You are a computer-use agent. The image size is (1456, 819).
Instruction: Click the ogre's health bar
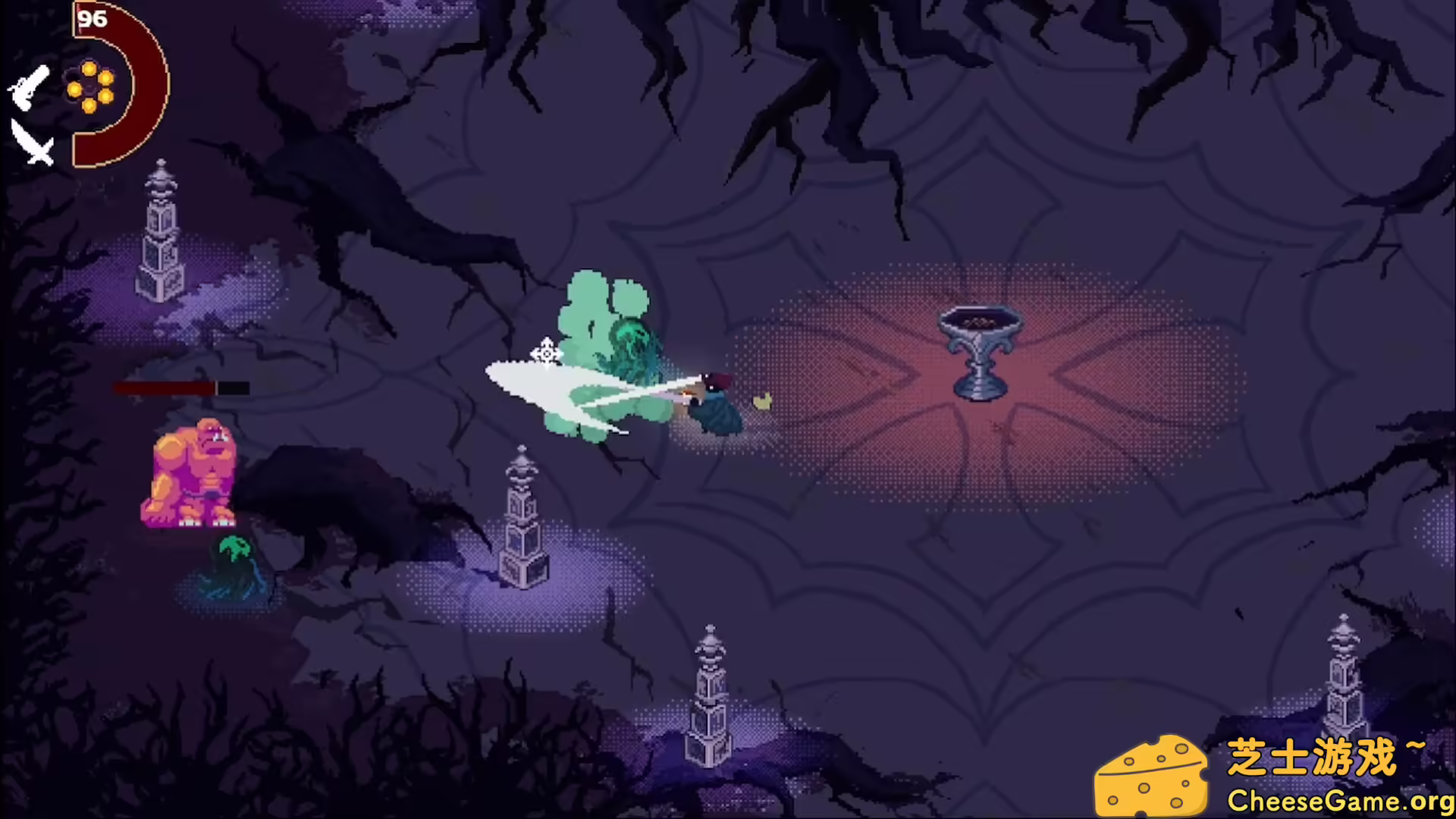[182, 387]
